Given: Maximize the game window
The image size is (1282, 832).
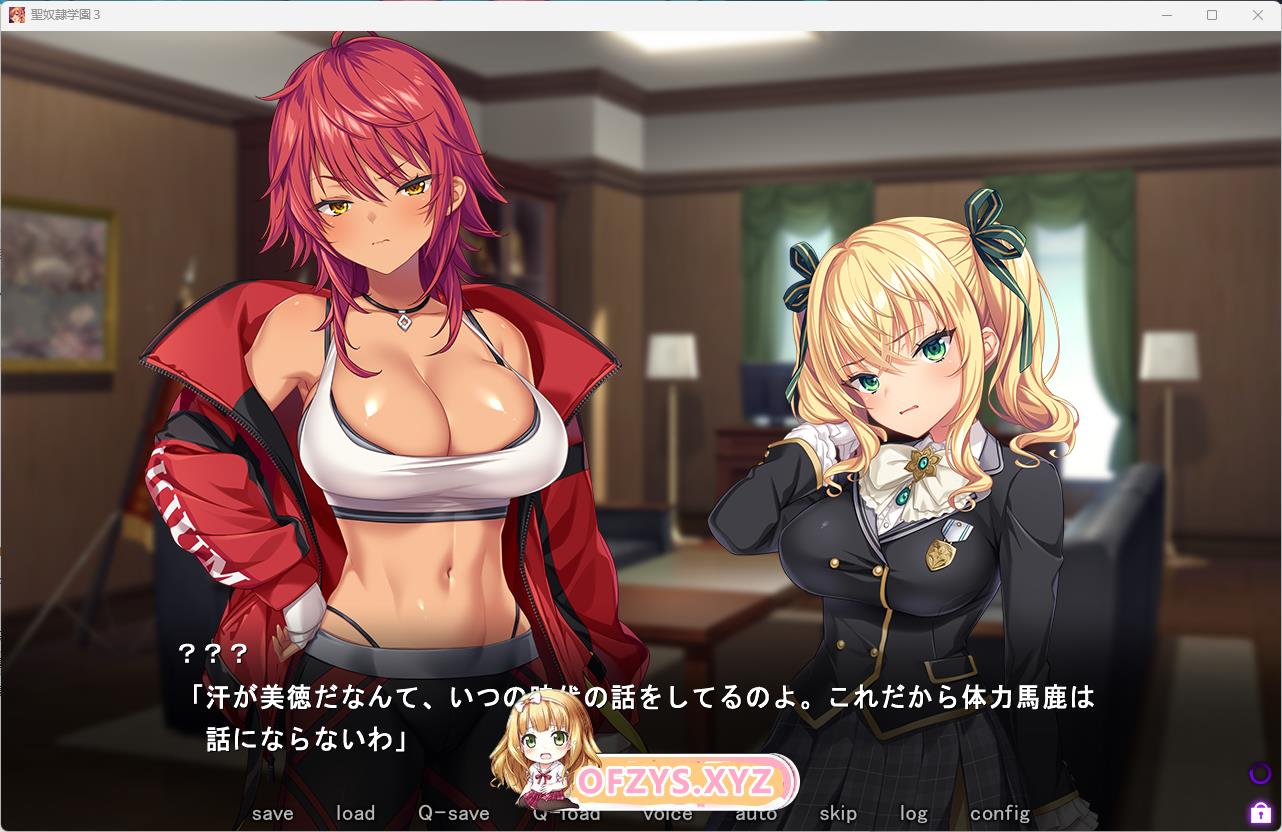Looking at the screenshot, I should pyautogui.click(x=1212, y=15).
